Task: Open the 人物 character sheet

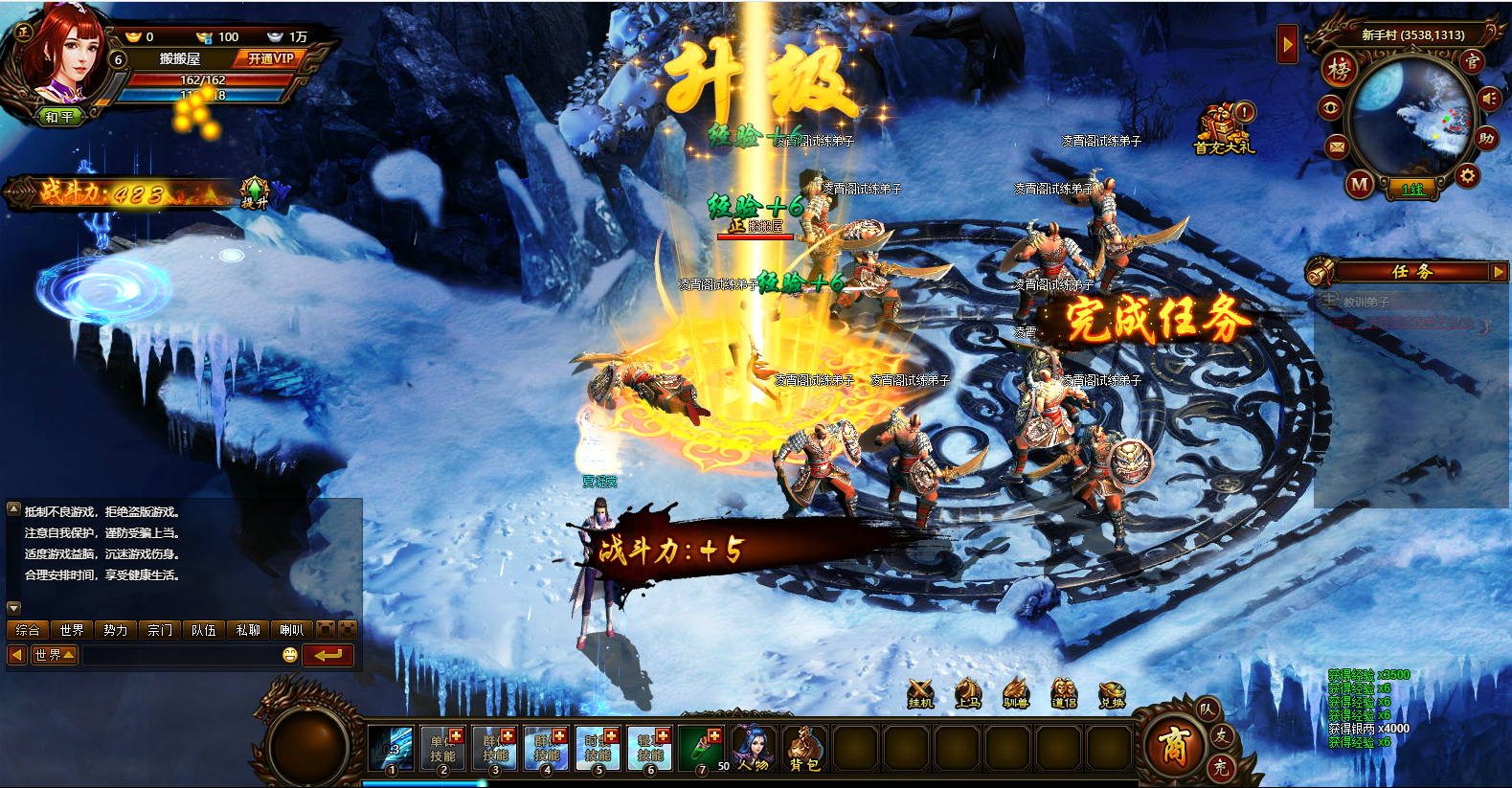Action: click(x=754, y=748)
